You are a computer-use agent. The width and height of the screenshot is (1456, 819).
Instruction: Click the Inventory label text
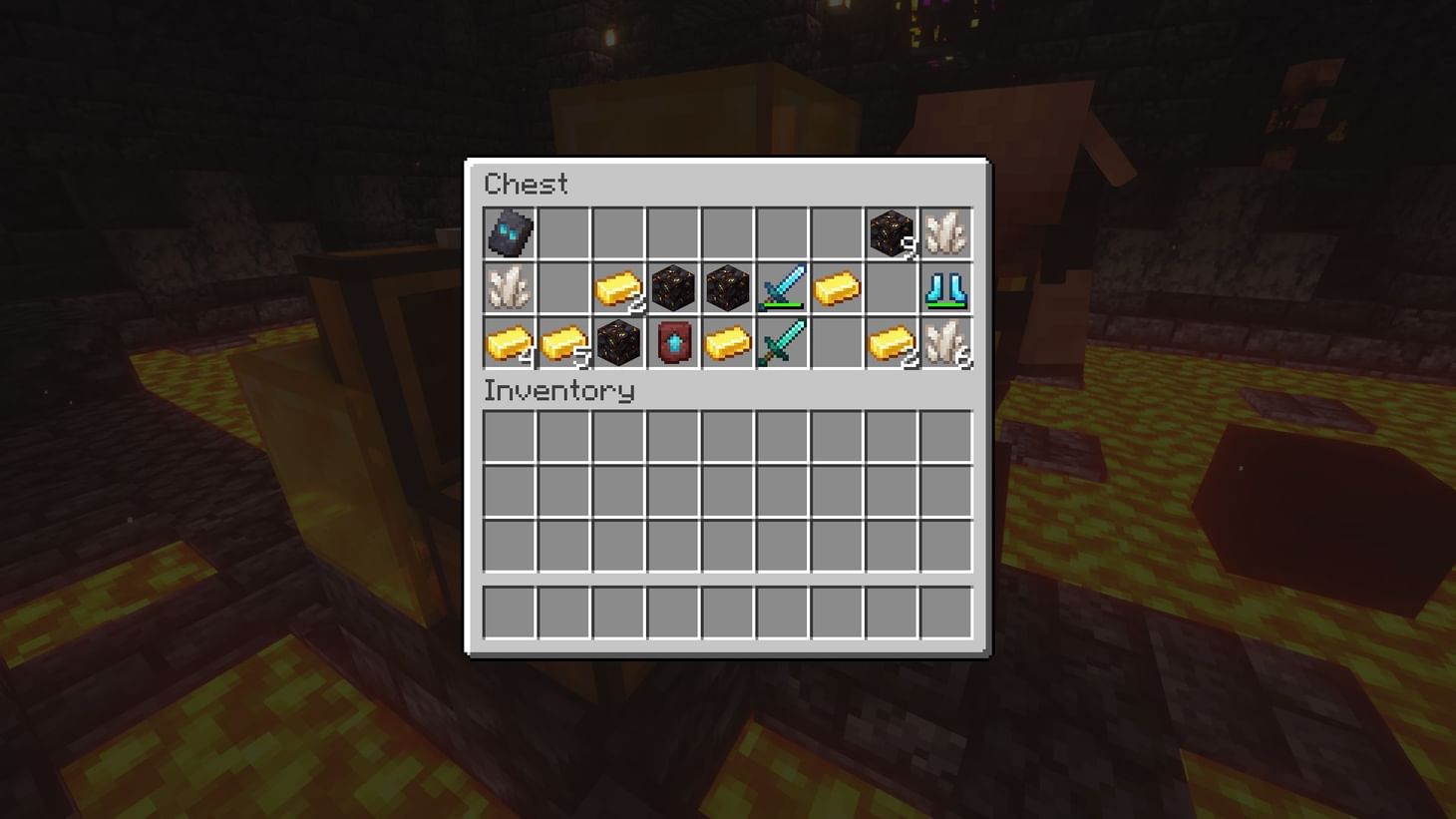[x=558, y=391]
